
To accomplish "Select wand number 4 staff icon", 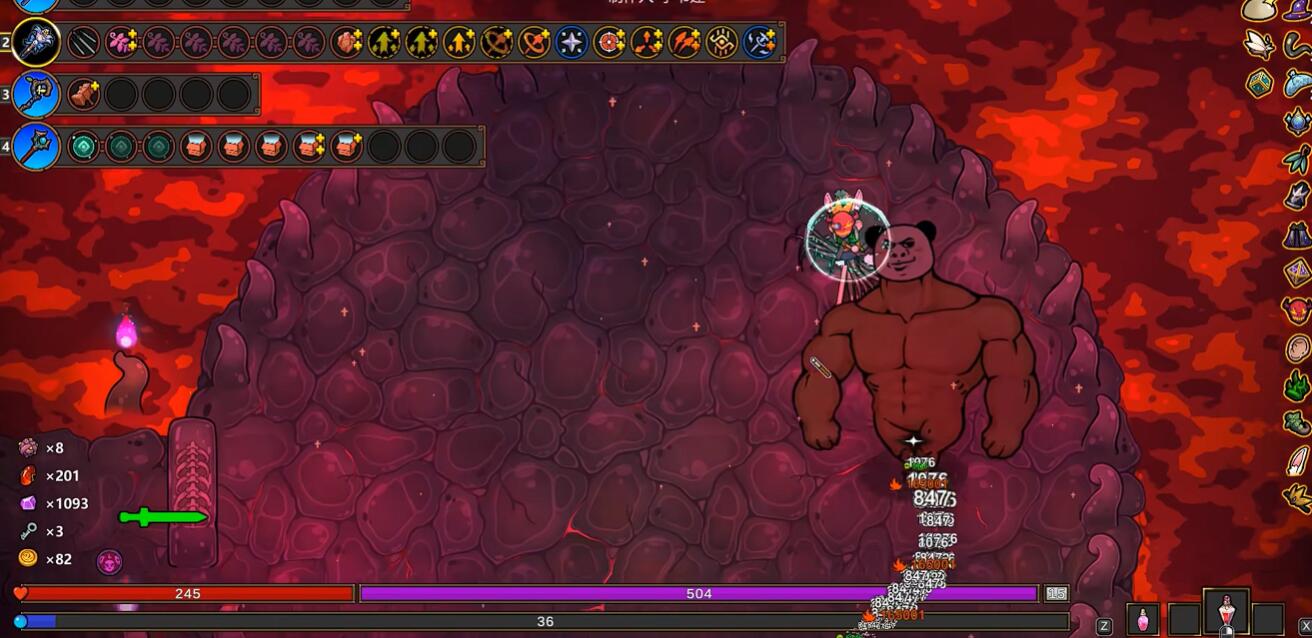I will pyautogui.click(x=37, y=146).
